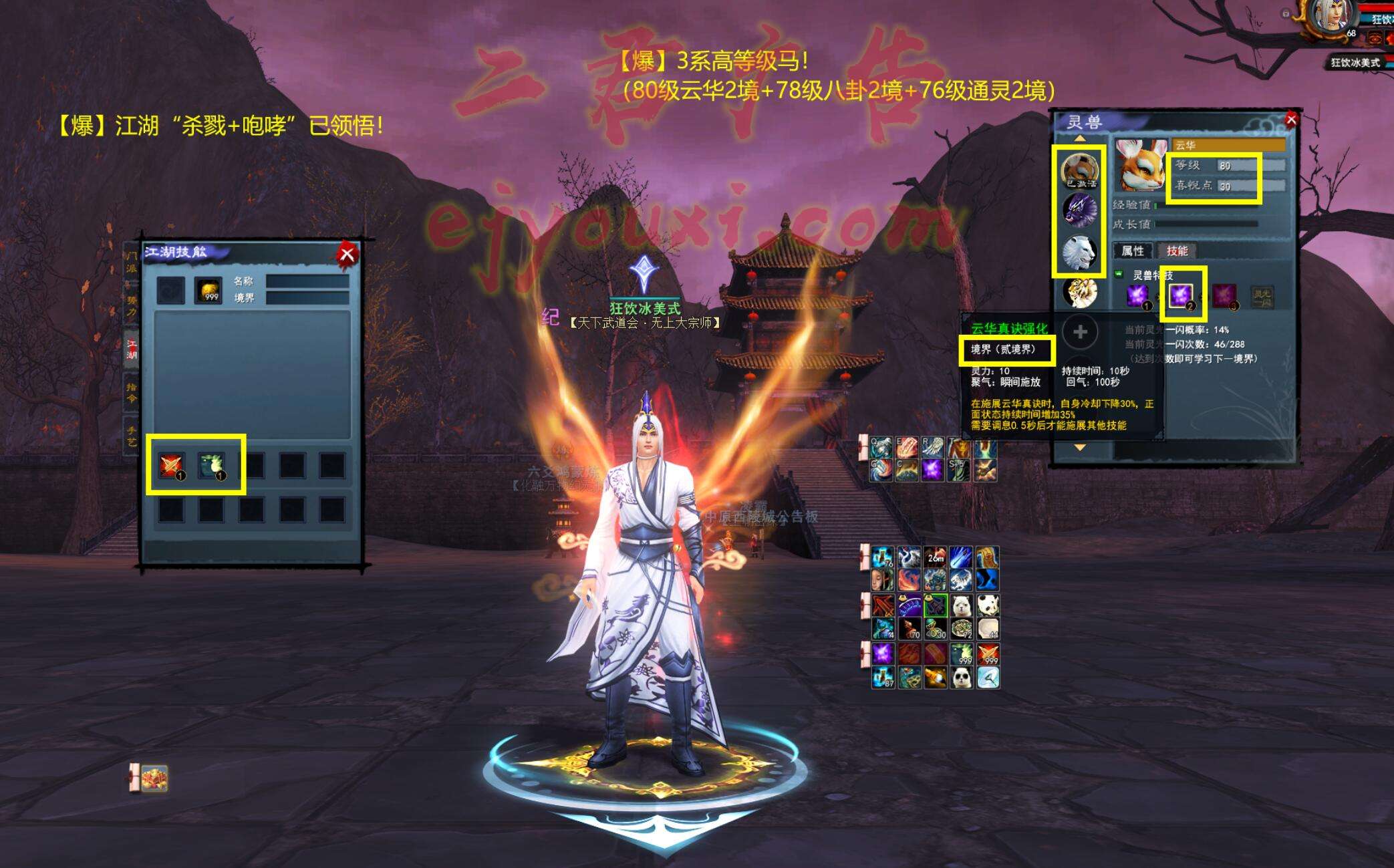The width and height of the screenshot is (1394, 868).
Task: Select the level 2 purple beast skill
Action: [x=1180, y=295]
